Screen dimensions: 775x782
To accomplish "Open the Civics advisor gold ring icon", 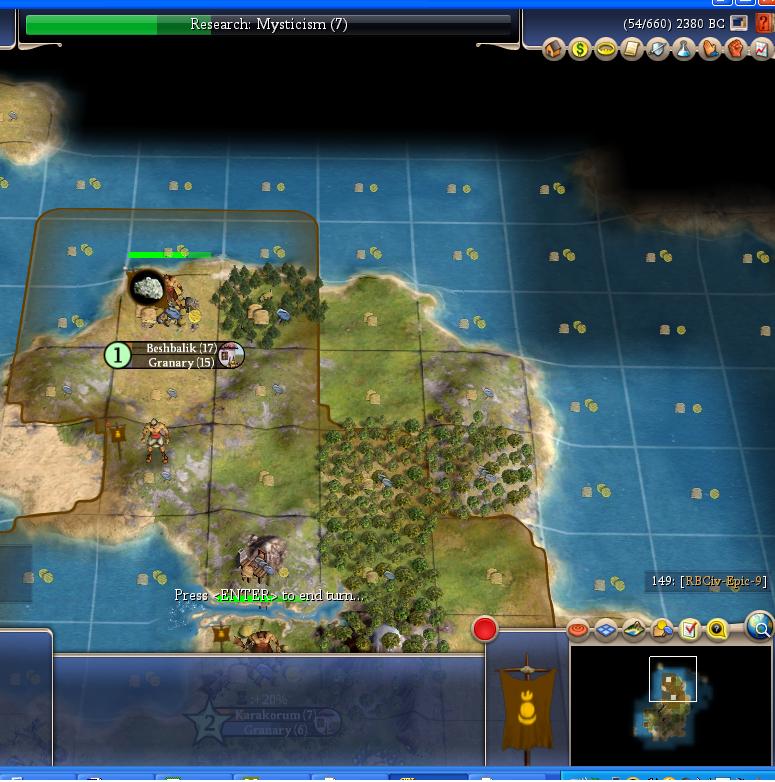I will 606,49.
